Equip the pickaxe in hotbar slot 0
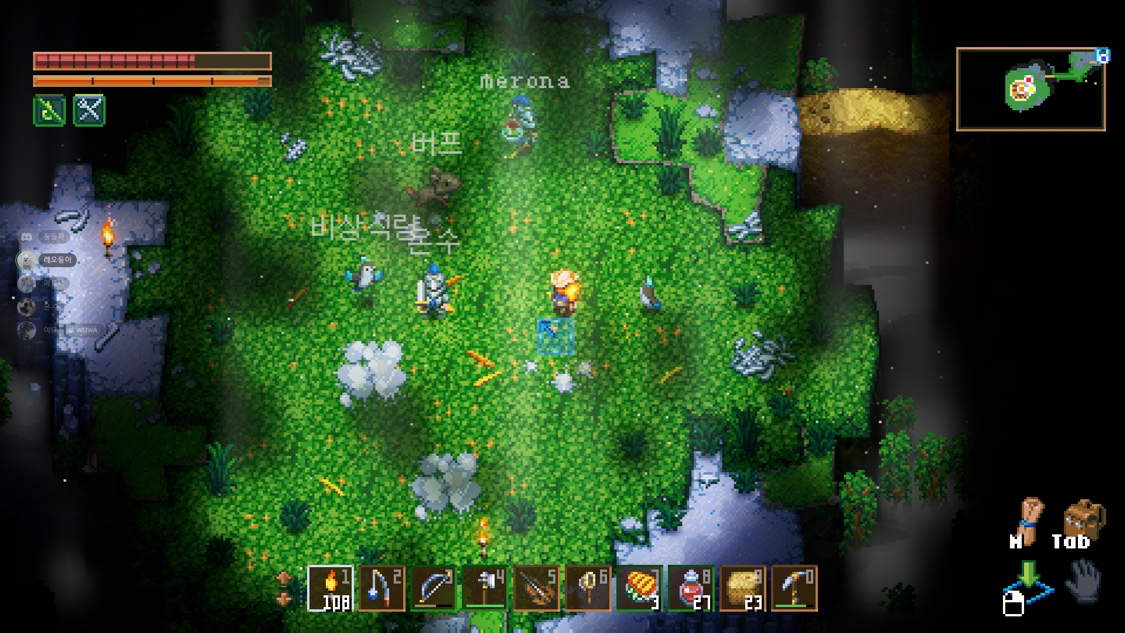Image resolution: width=1125 pixels, height=633 pixels. [795, 588]
